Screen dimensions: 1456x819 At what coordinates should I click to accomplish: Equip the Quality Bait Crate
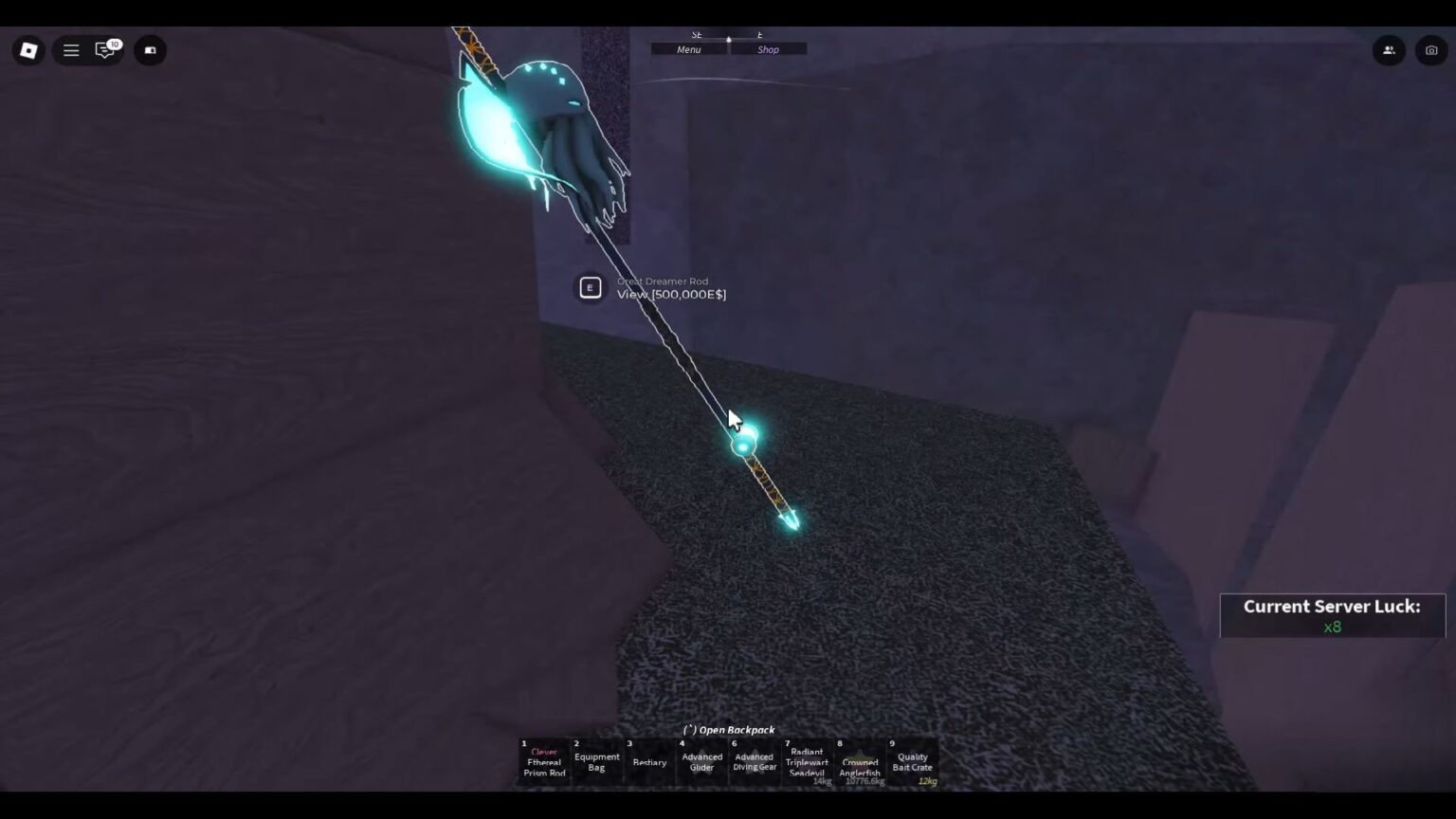(x=910, y=761)
